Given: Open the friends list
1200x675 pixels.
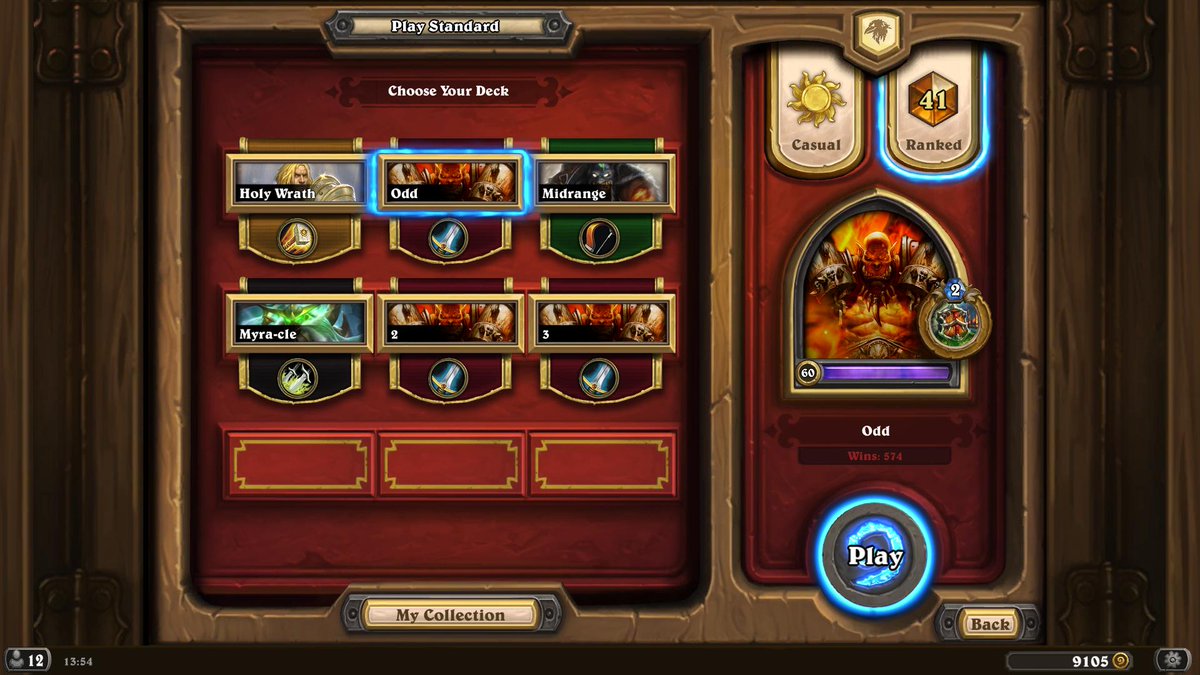Looking at the screenshot, I should (x=27, y=660).
